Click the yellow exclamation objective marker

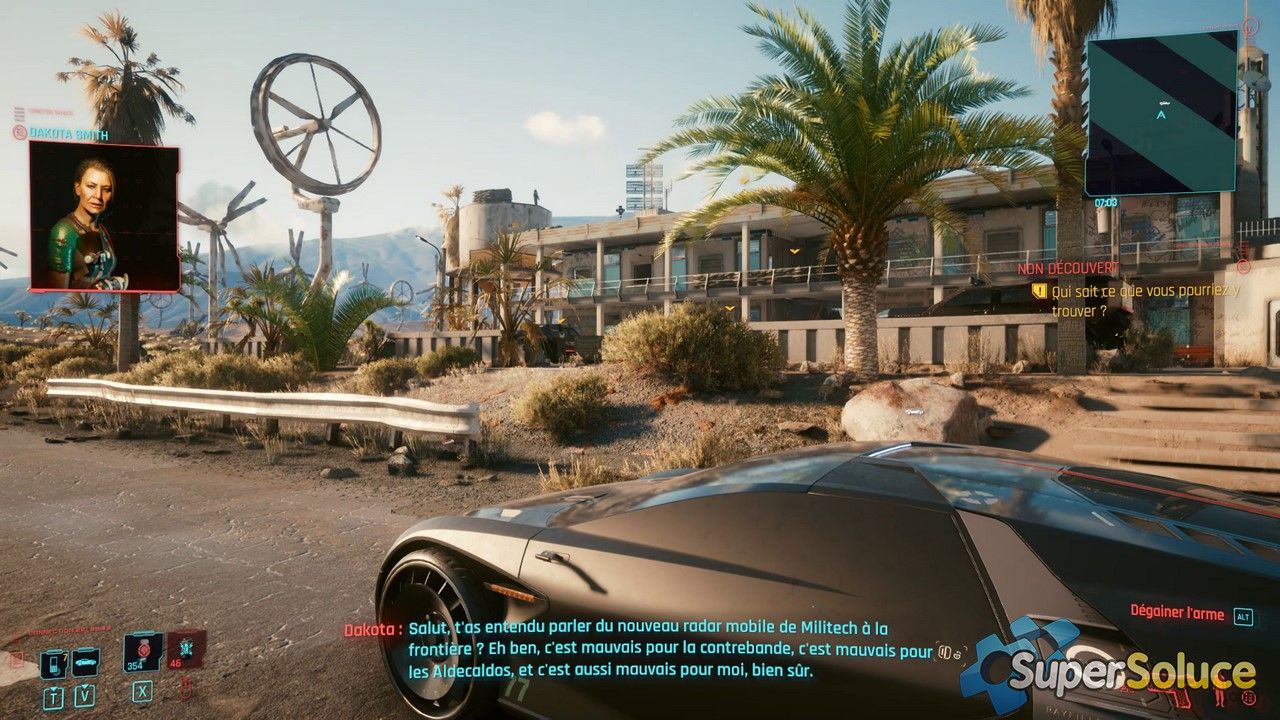click(x=1039, y=291)
